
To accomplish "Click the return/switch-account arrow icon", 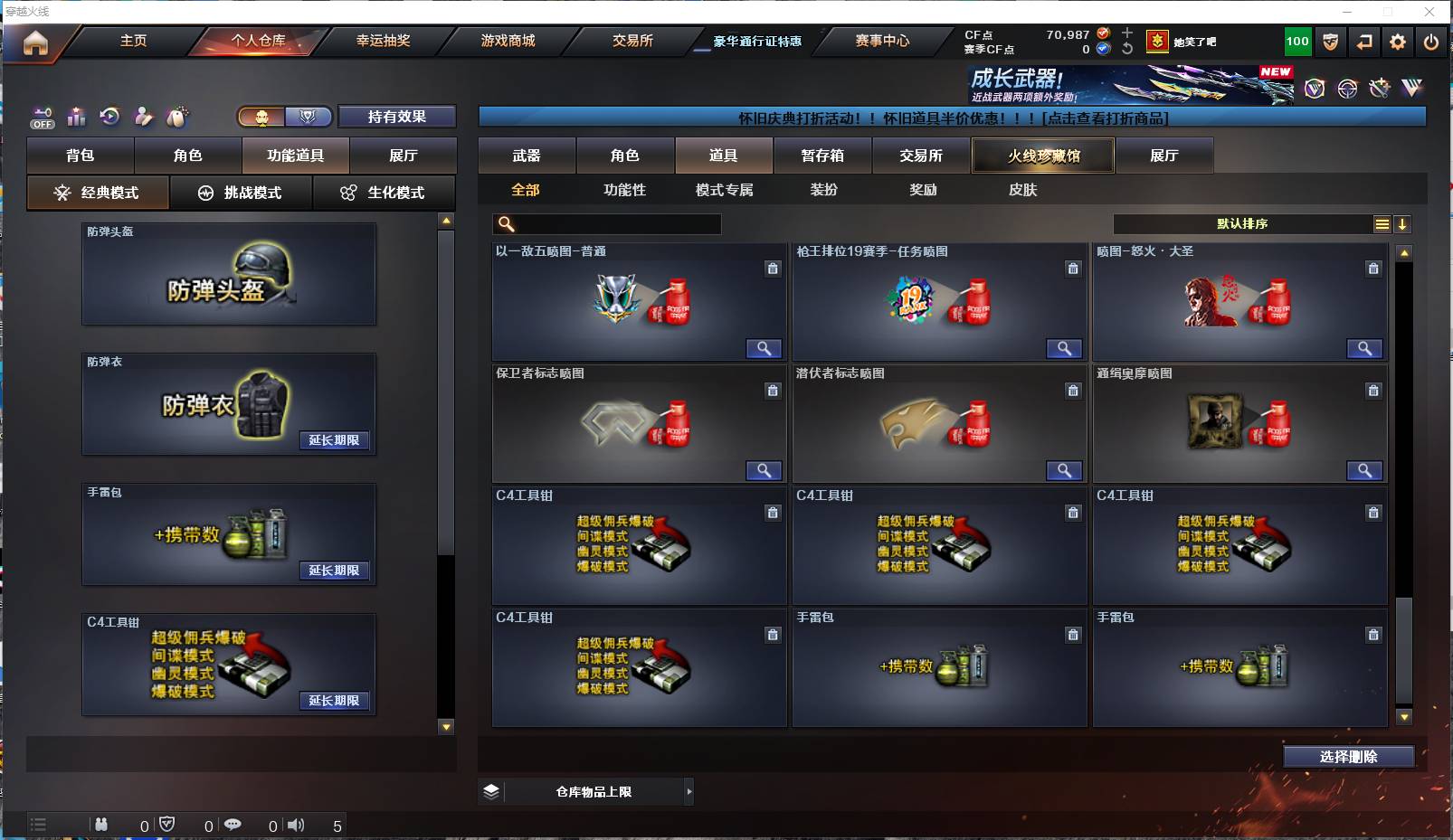I will (x=1363, y=42).
